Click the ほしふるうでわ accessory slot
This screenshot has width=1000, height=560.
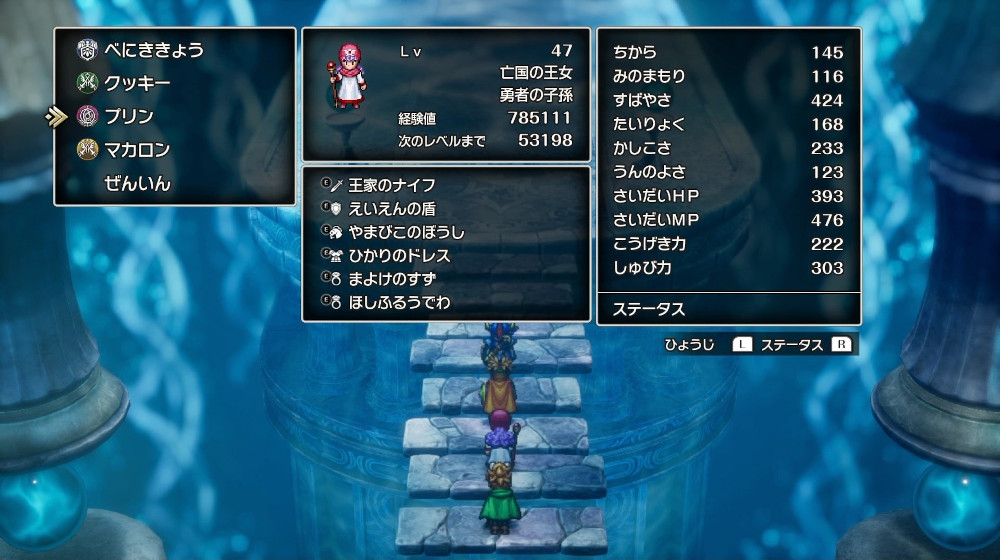coord(399,302)
